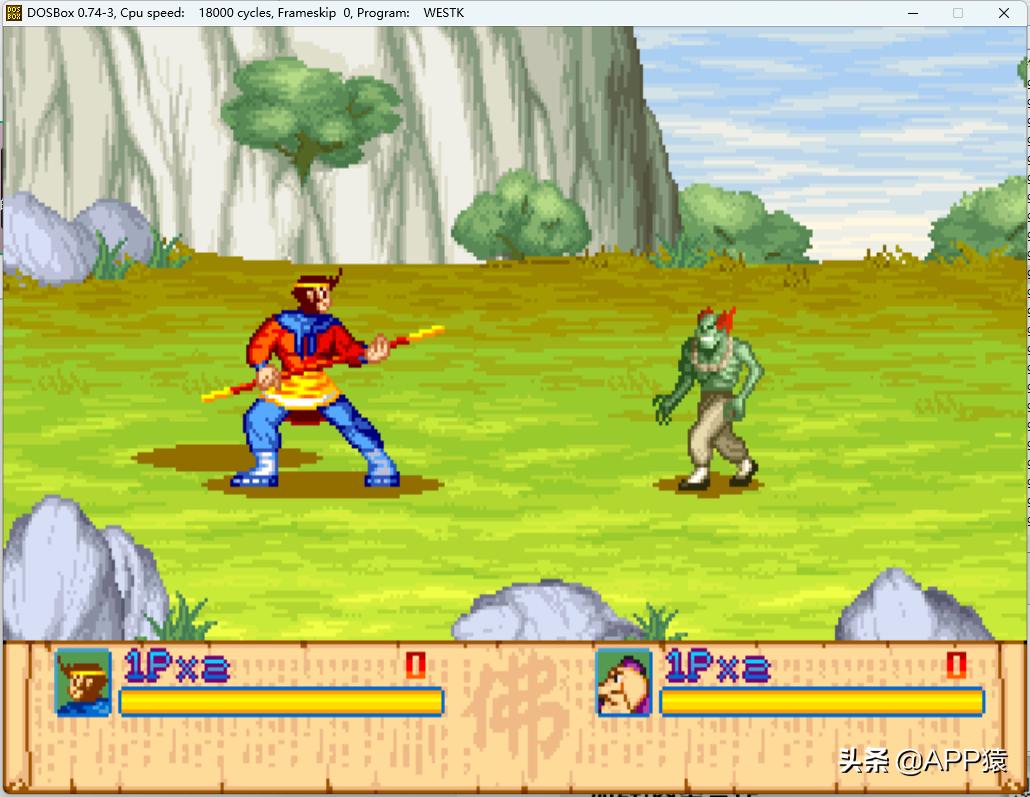Minimize the DOSBox window
This screenshot has width=1030, height=797.
[912, 13]
